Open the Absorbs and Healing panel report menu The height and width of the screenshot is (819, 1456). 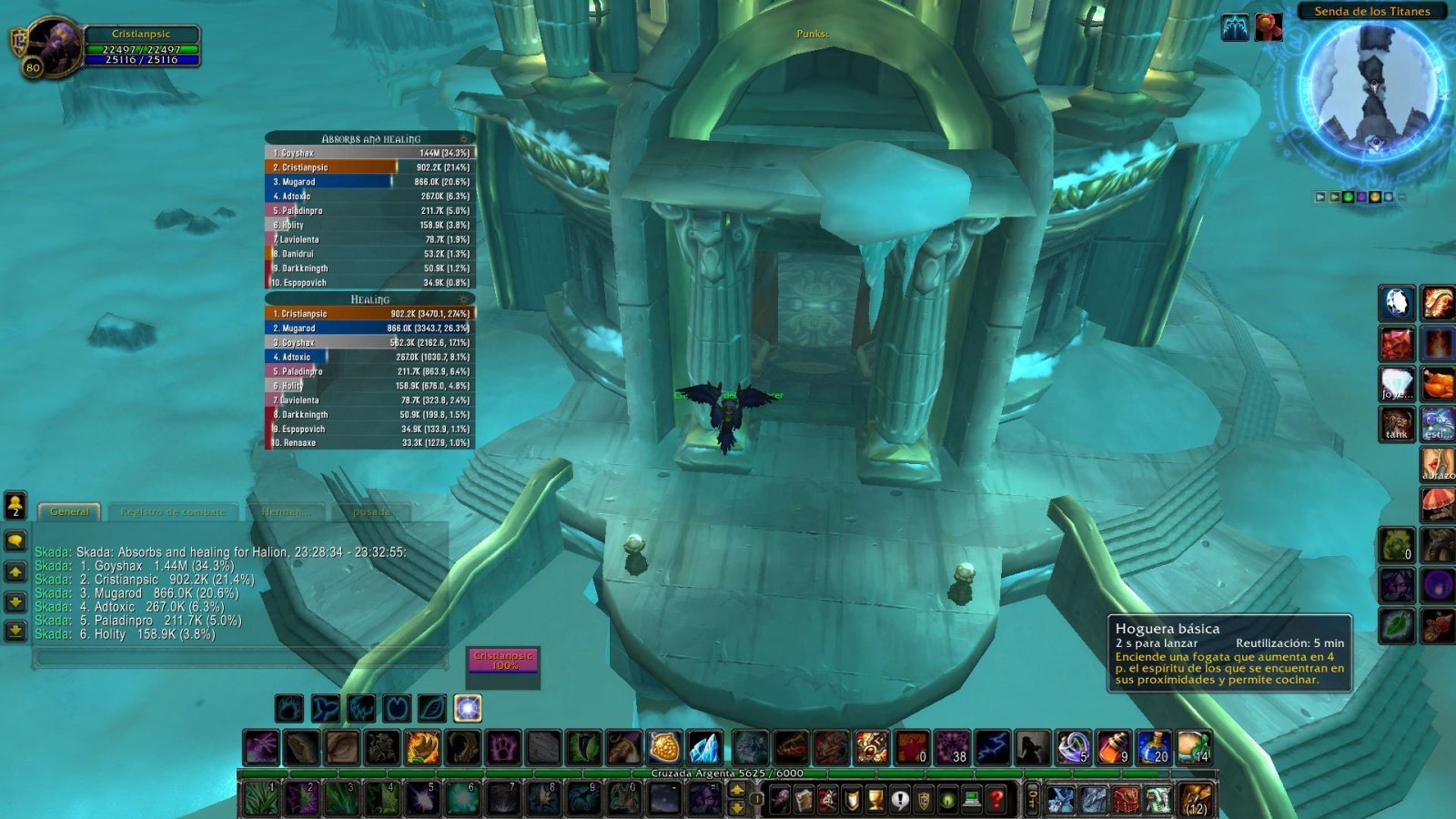(x=463, y=138)
